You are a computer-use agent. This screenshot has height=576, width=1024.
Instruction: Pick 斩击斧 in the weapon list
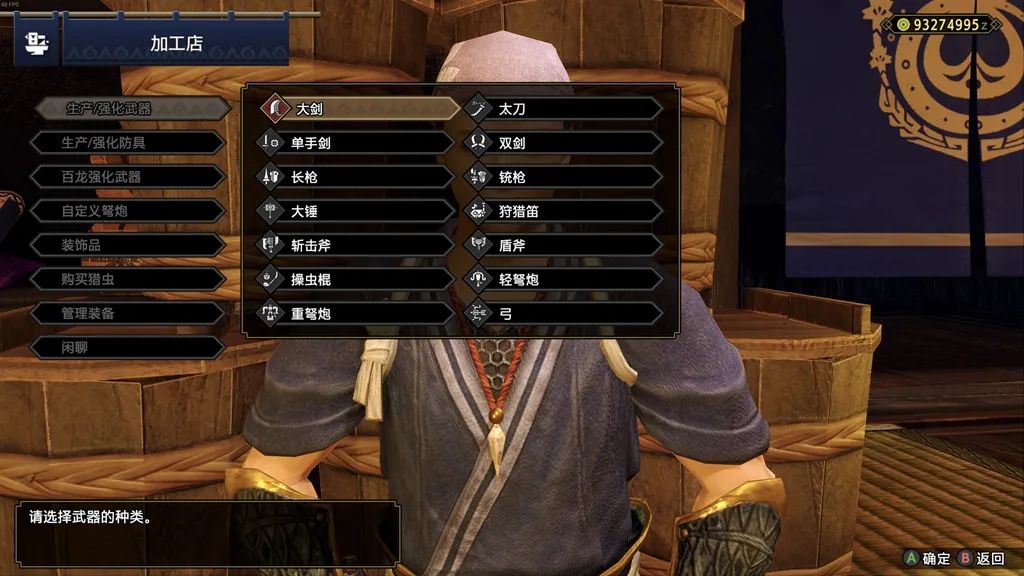[355, 245]
